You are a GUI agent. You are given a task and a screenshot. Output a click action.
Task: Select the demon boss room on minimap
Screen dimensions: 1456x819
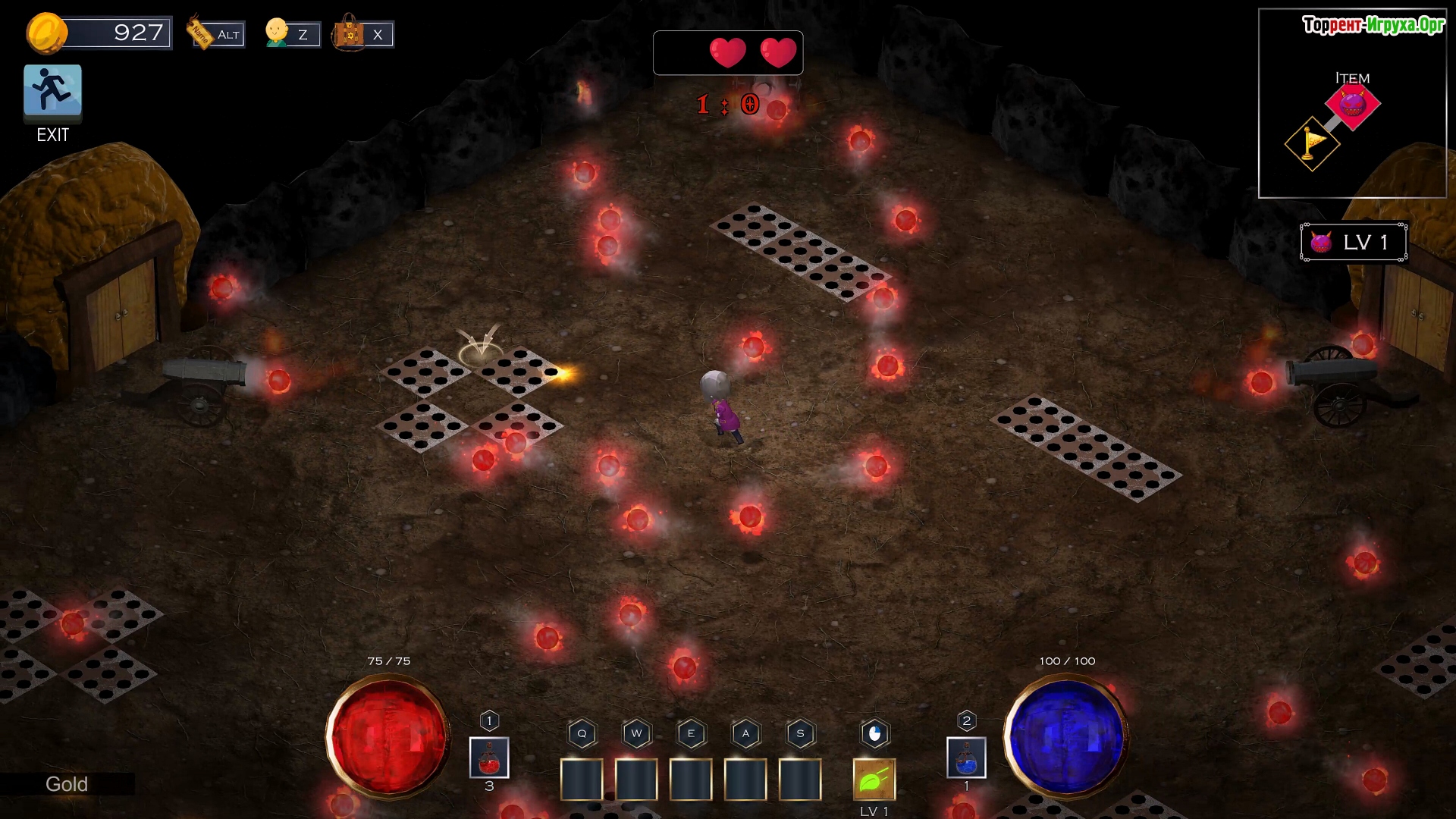(1352, 104)
